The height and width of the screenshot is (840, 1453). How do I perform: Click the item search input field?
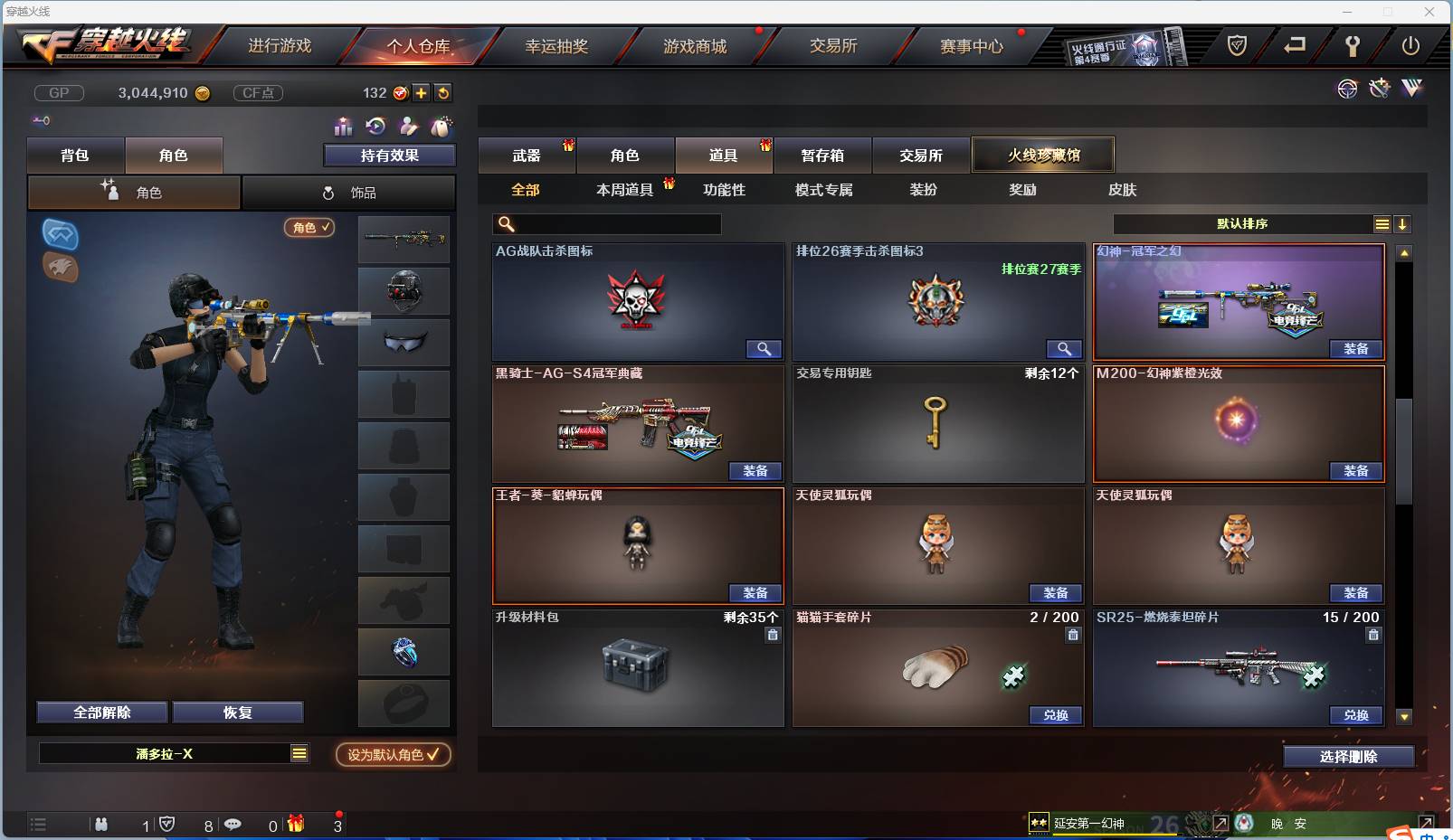click(606, 223)
